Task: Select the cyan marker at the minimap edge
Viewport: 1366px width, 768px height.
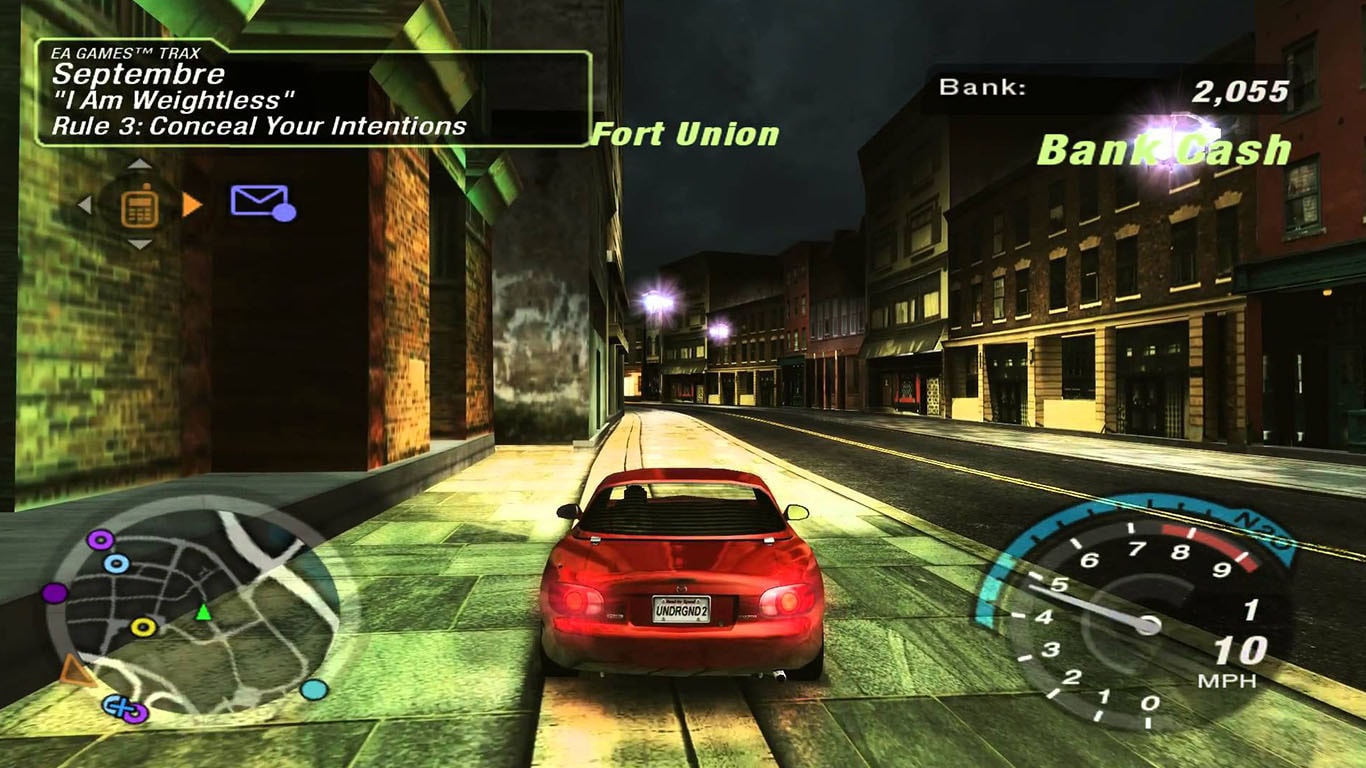Action: click(314, 691)
